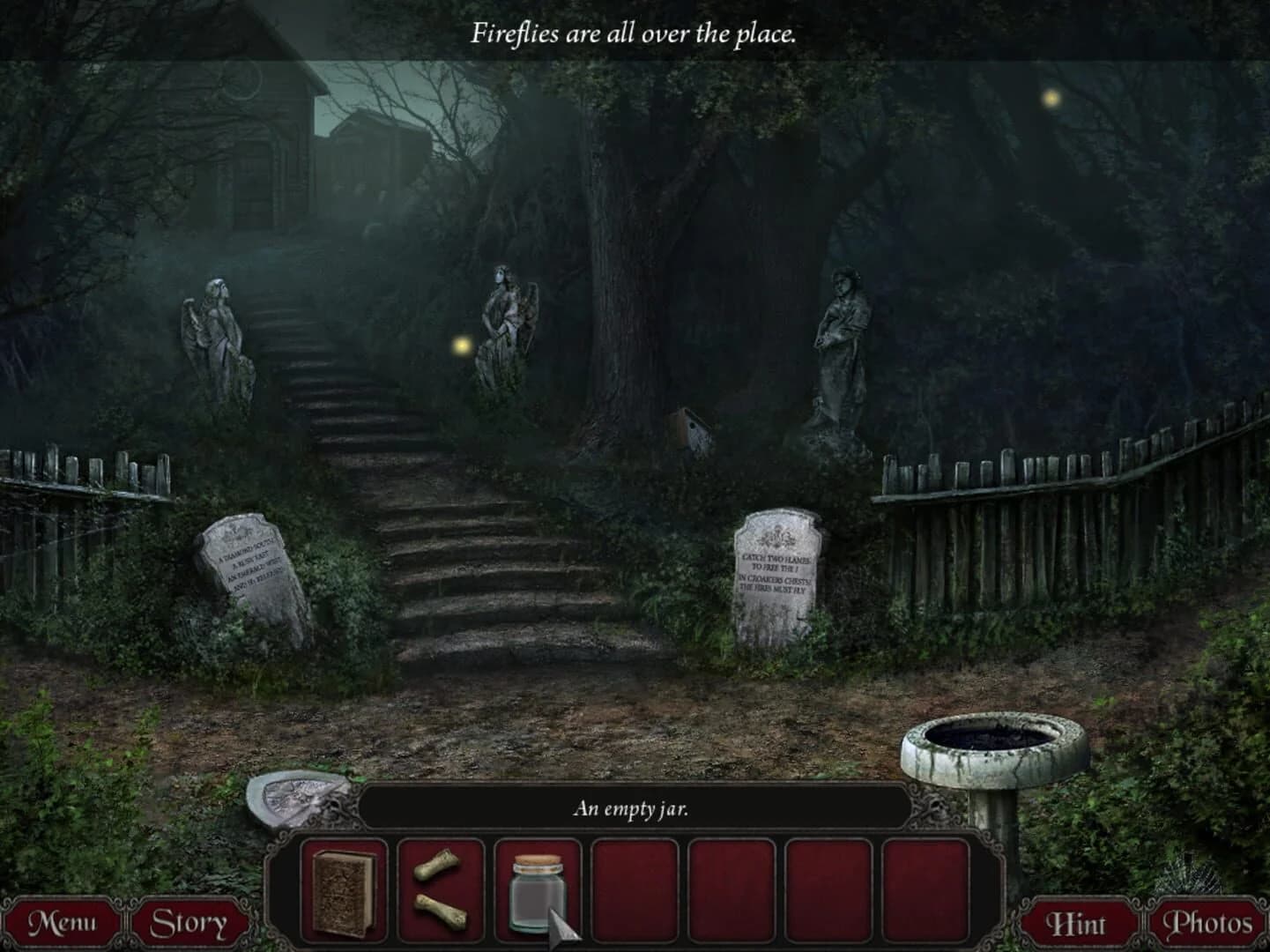
Task: Click the firefly near the center angel statue
Action: (x=463, y=347)
